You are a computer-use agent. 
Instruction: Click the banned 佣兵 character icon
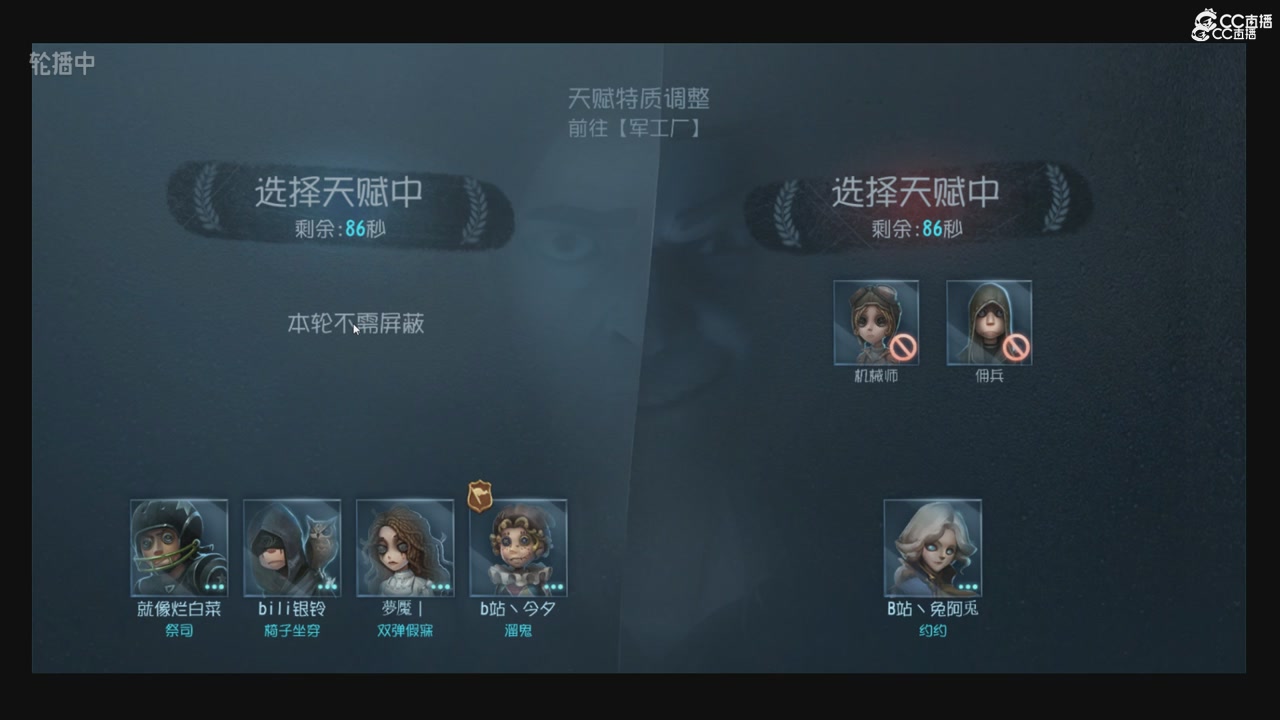[989, 322]
